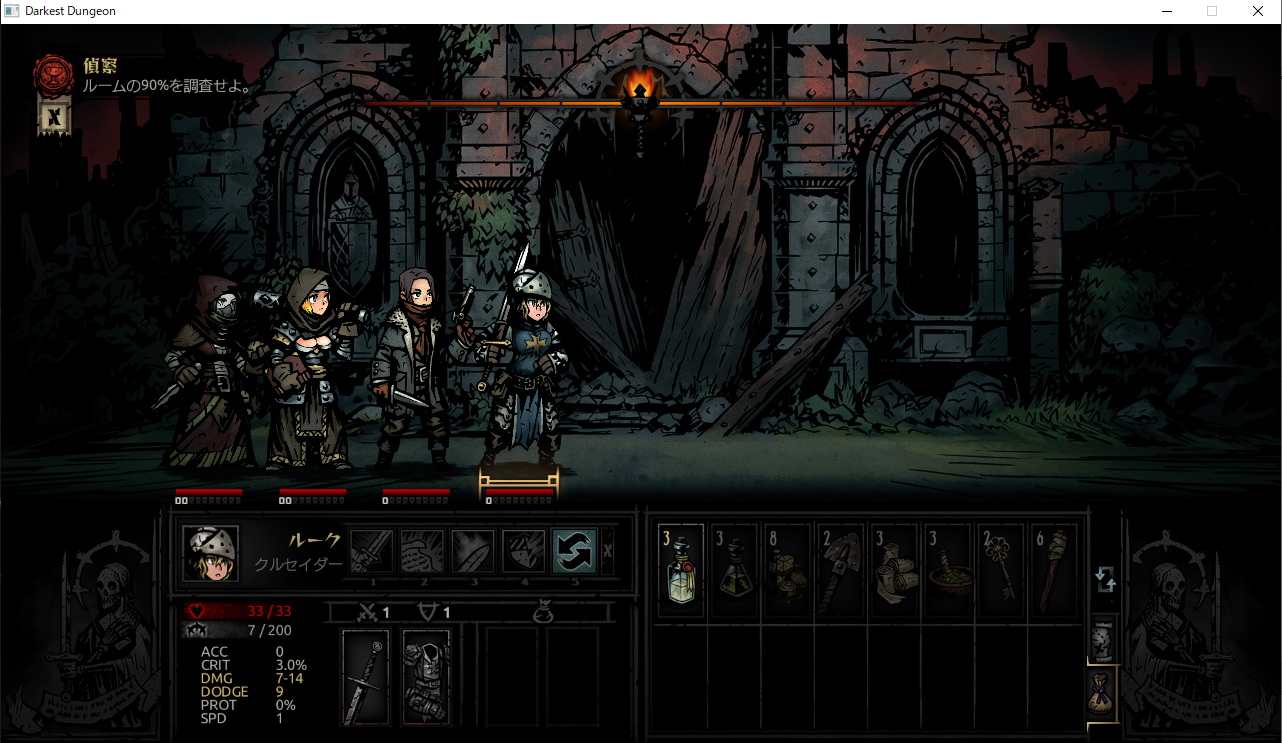Open the scouting quest objective seal
This screenshot has height=743, width=1282.
click(x=53, y=75)
